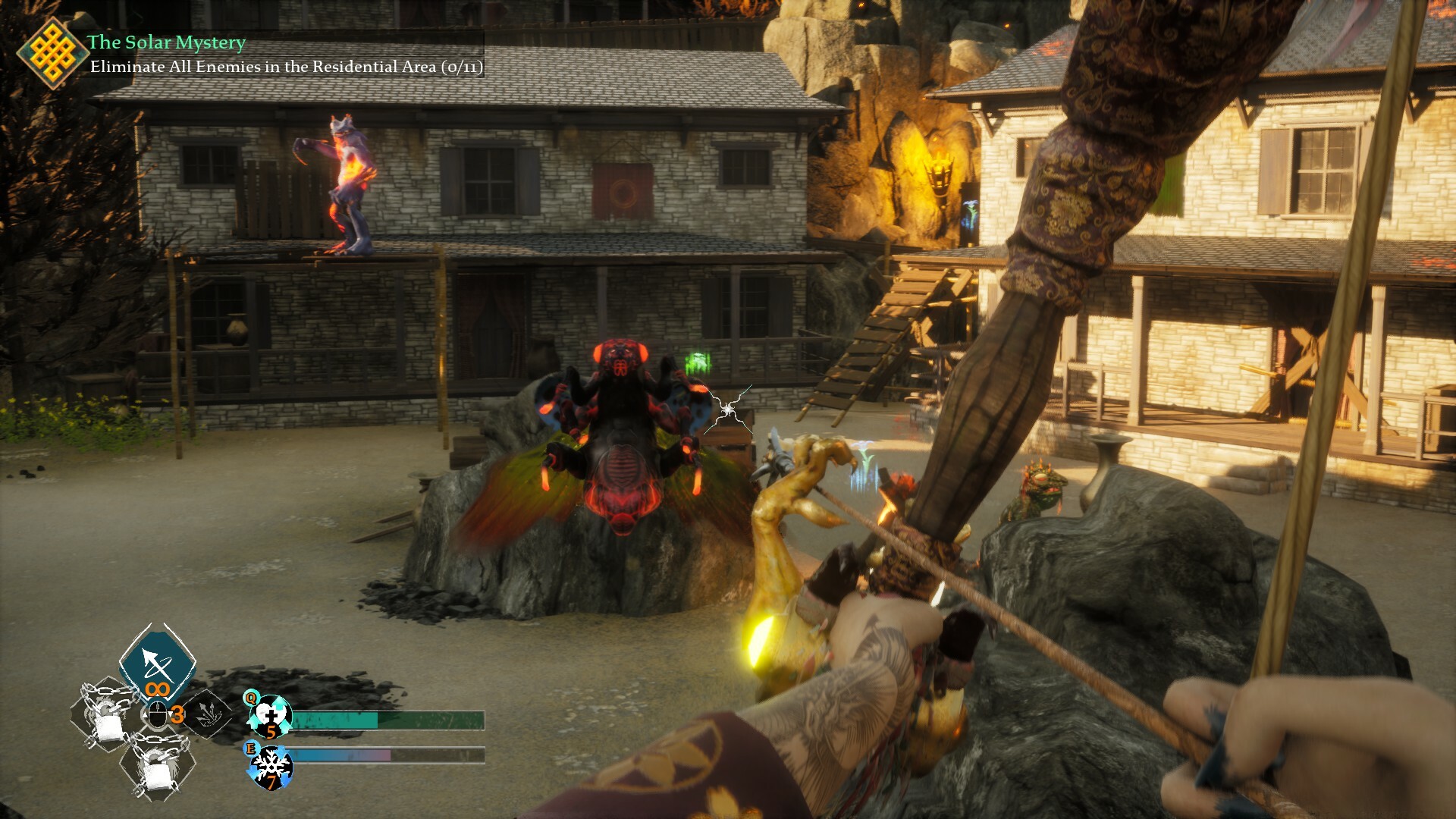This screenshot has width=1456, height=819.
Task: Click the mouse scroll-wheel selector icon
Action: coord(158,713)
